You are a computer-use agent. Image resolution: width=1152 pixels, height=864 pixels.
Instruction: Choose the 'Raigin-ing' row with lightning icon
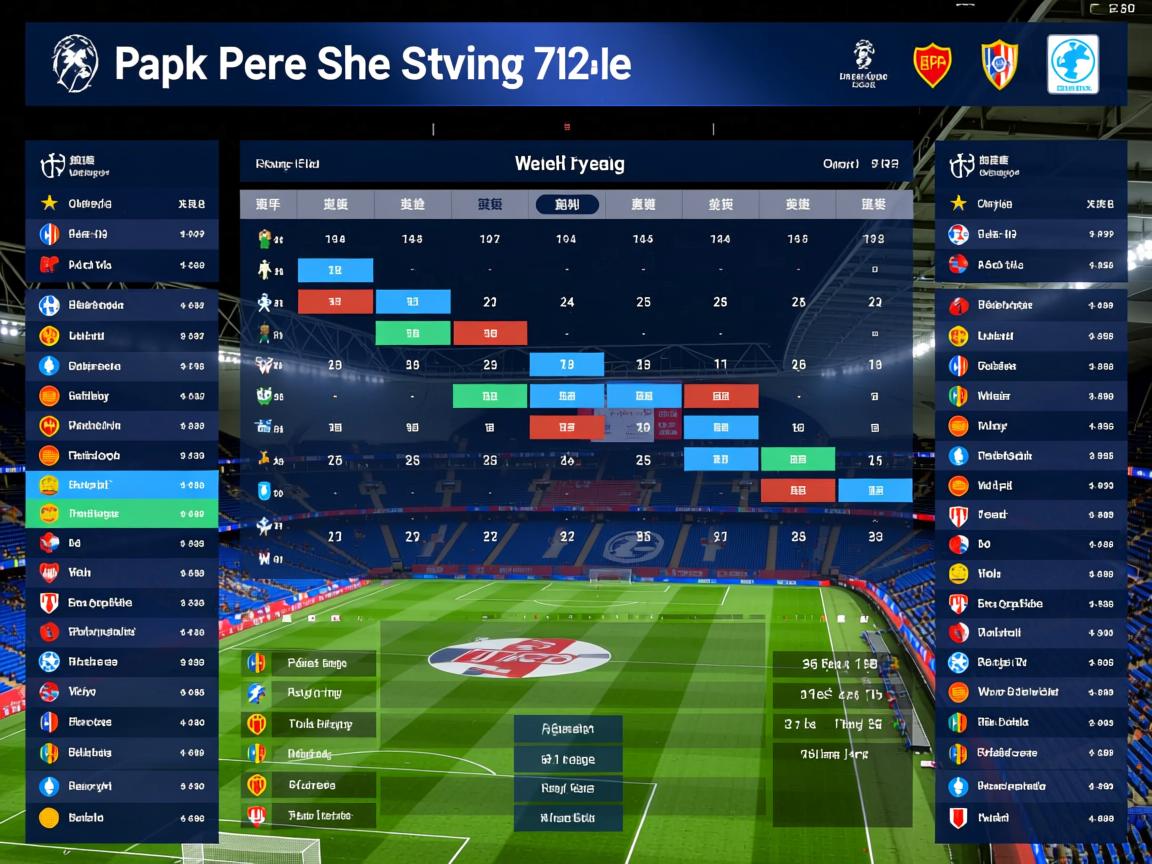(x=310, y=693)
